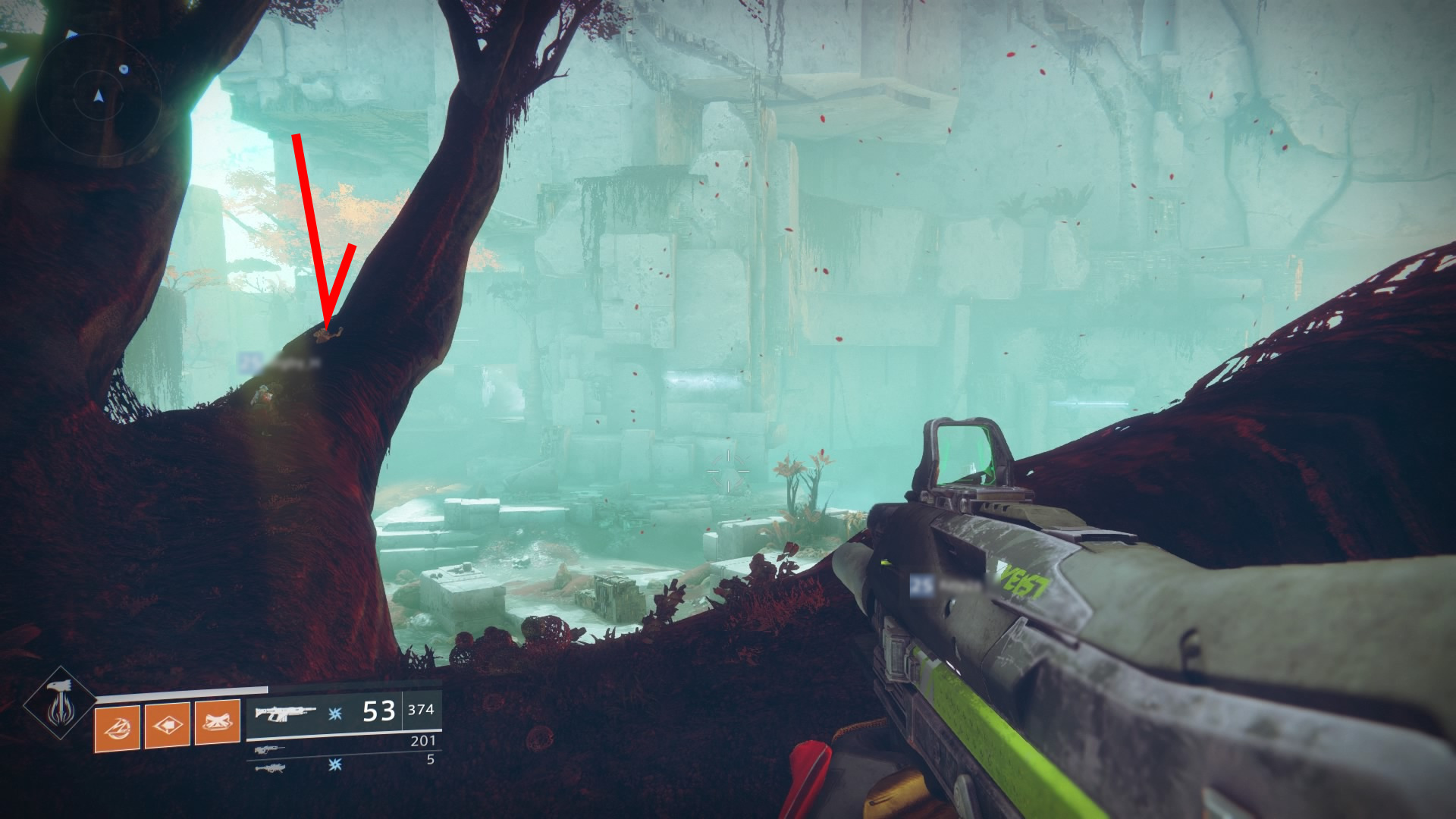Choose the heavy weapon icon in the bottom row
Image resolution: width=1456 pixels, height=819 pixels.
(x=269, y=768)
